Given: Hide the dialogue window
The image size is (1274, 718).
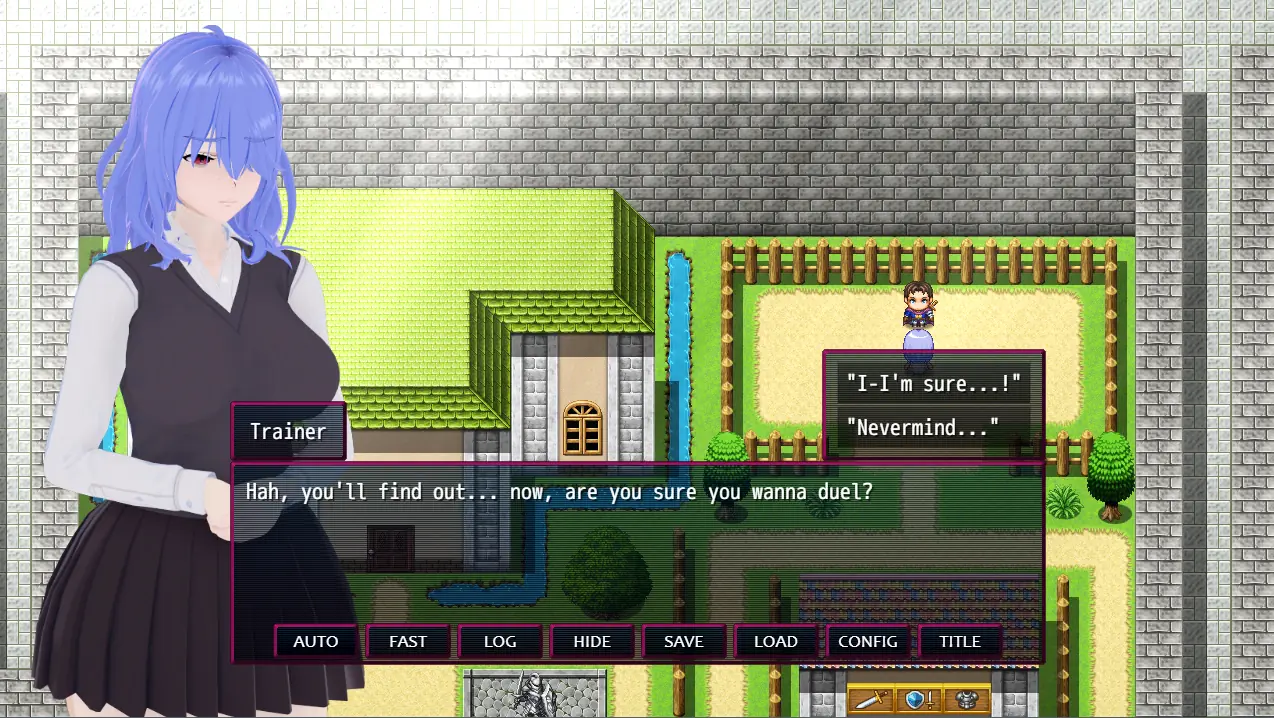Looking at the screenshot, I should (x=592, y=642).
